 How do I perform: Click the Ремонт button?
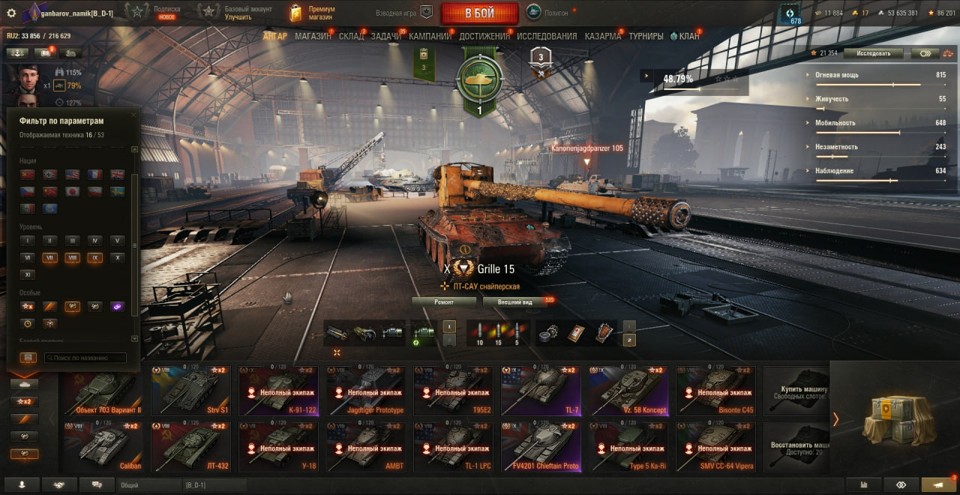tap(442, 301)
